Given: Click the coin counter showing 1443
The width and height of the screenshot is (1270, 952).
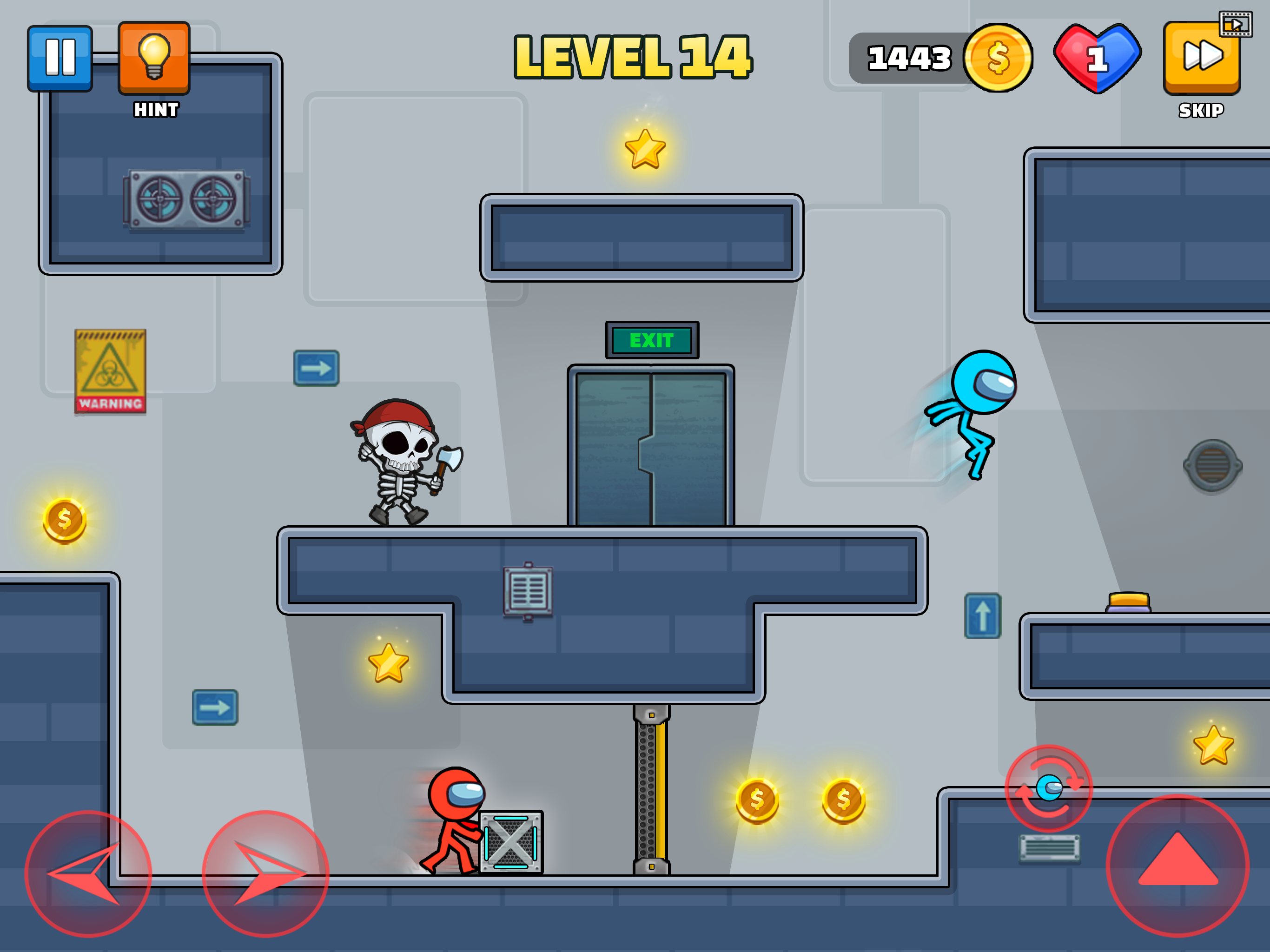Looking at the screenshot, I should coord(910,58).
